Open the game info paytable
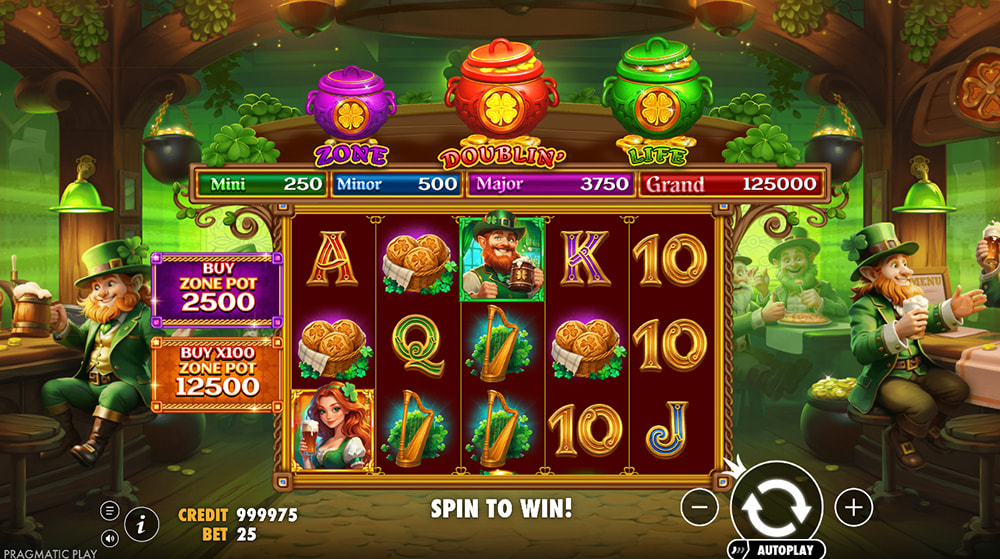1000x559 pixels. [142, 522]
